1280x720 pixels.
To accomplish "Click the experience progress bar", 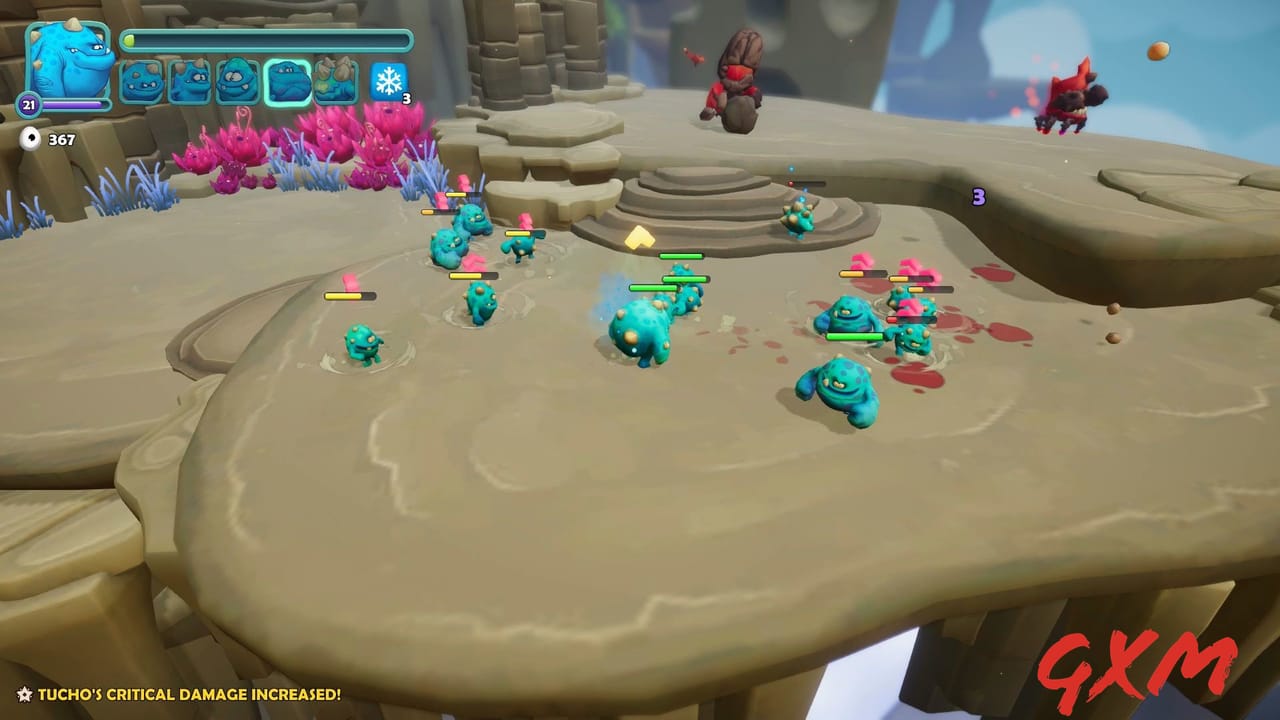I will coord(270,38).
